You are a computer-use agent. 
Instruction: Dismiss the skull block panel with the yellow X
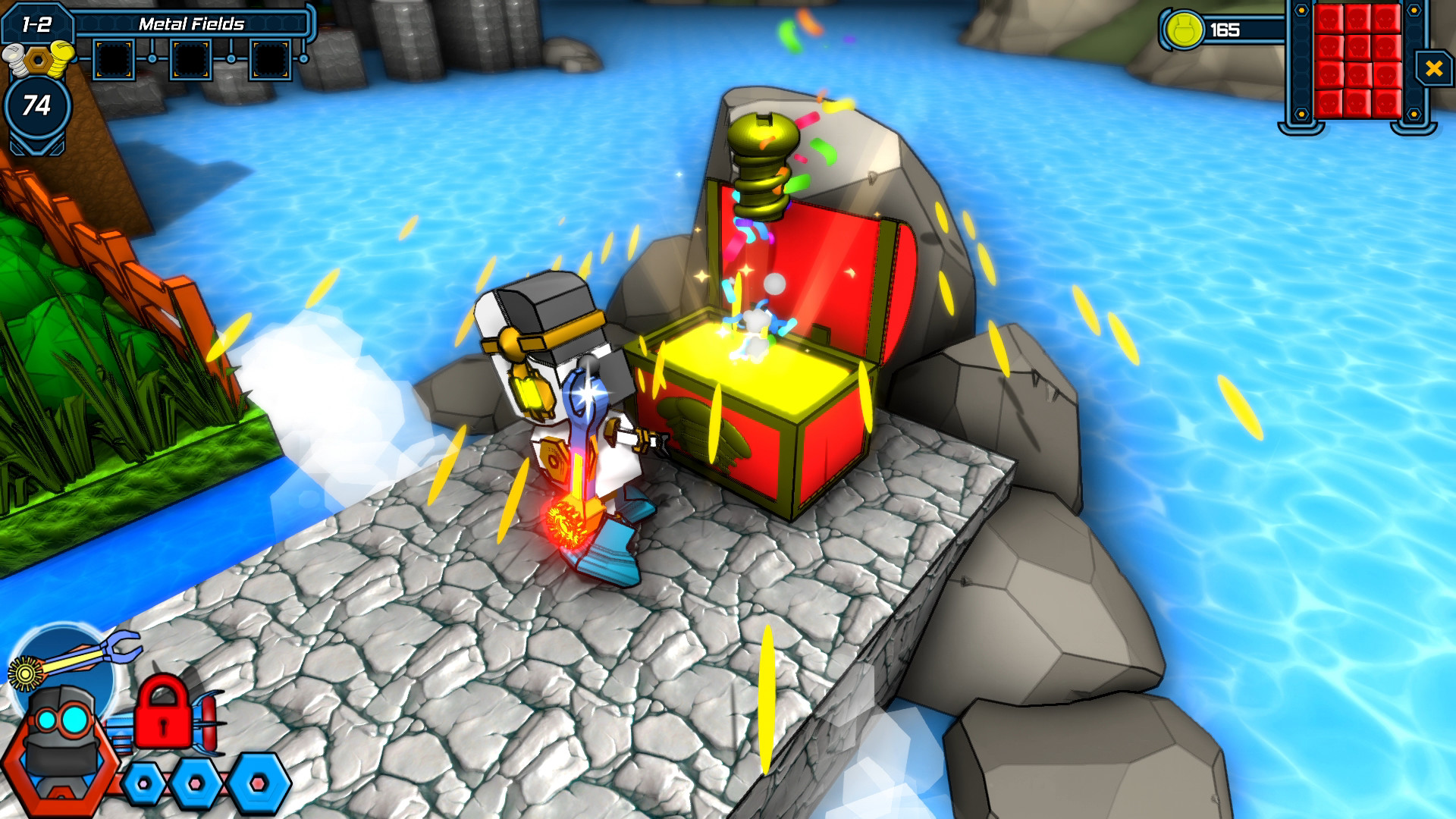click(1433, 68)
